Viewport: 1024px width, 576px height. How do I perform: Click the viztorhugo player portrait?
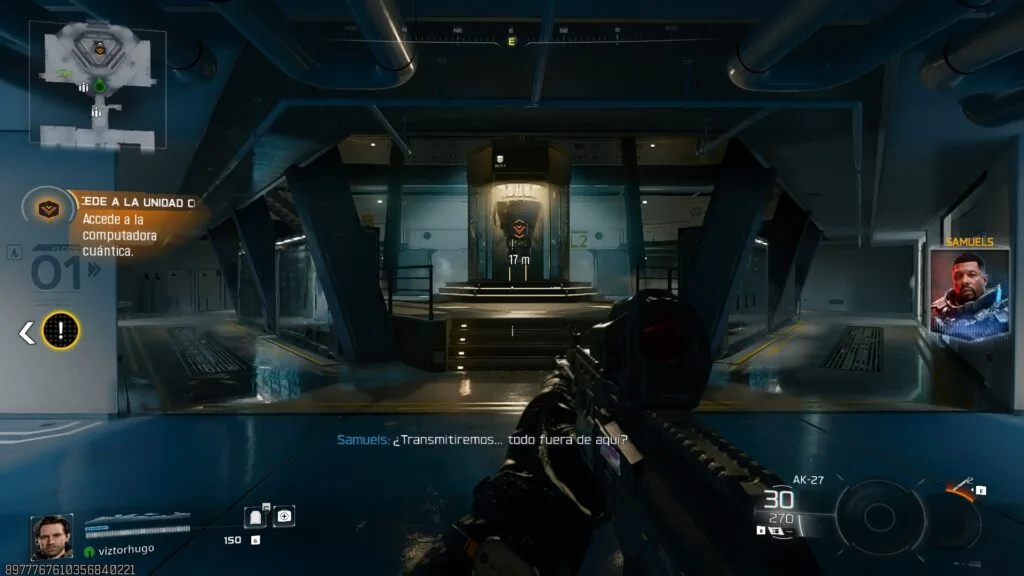[x=51, y=536]
